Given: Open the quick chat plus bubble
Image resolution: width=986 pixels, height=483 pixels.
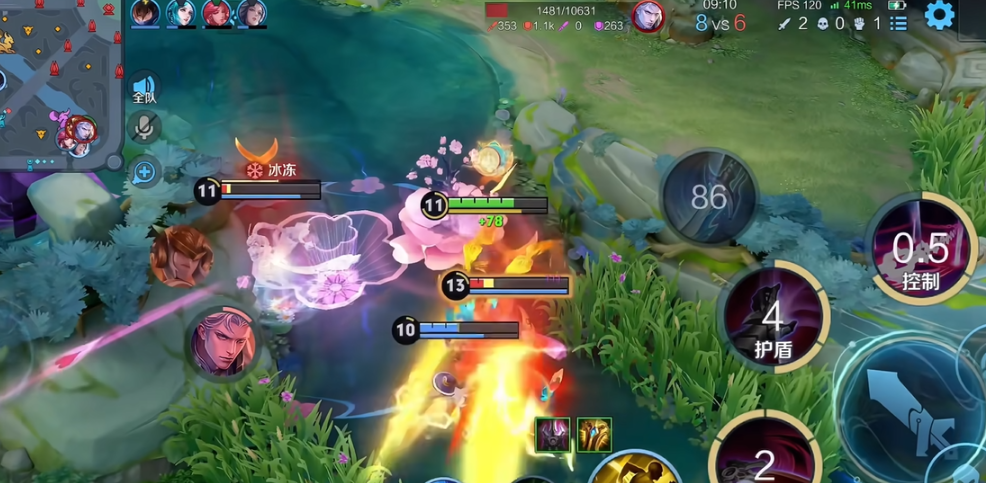Looking at the screenshot, I should coord(144,172).
